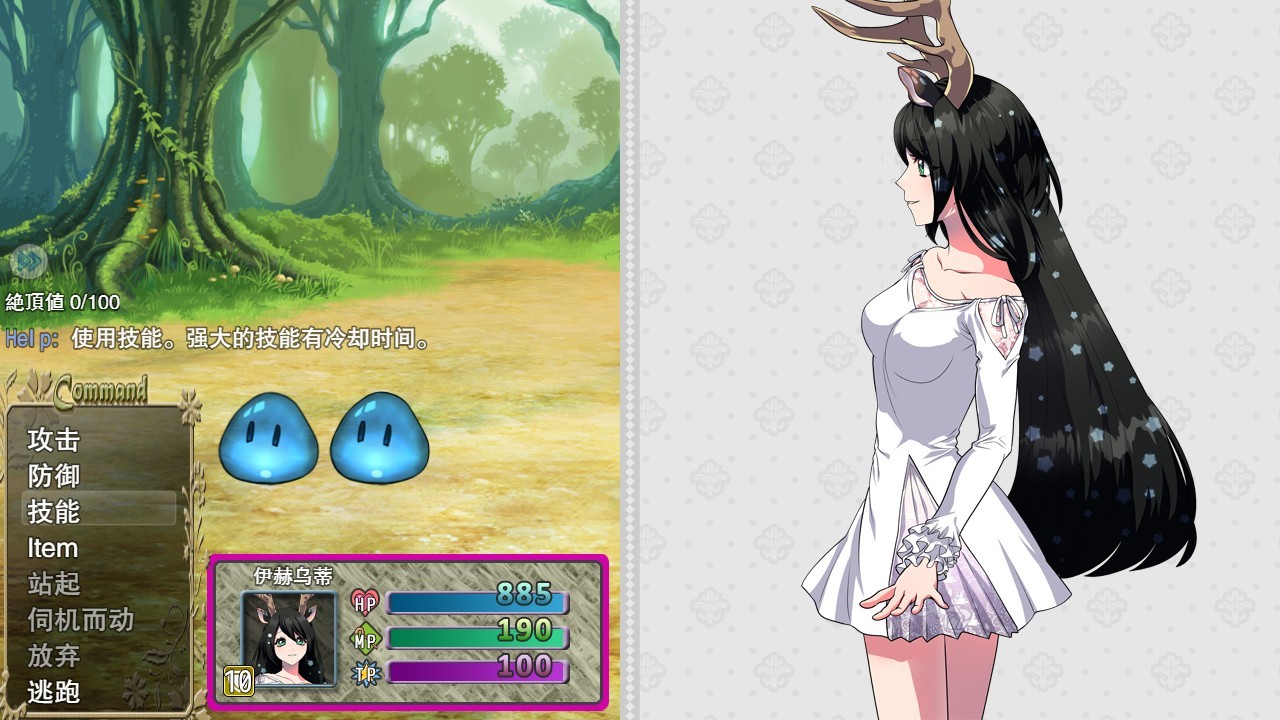The height and width of the screenshot is (720, 1280).
Task: Choose the 防御 defend command
Action: (x=54, y=475)
